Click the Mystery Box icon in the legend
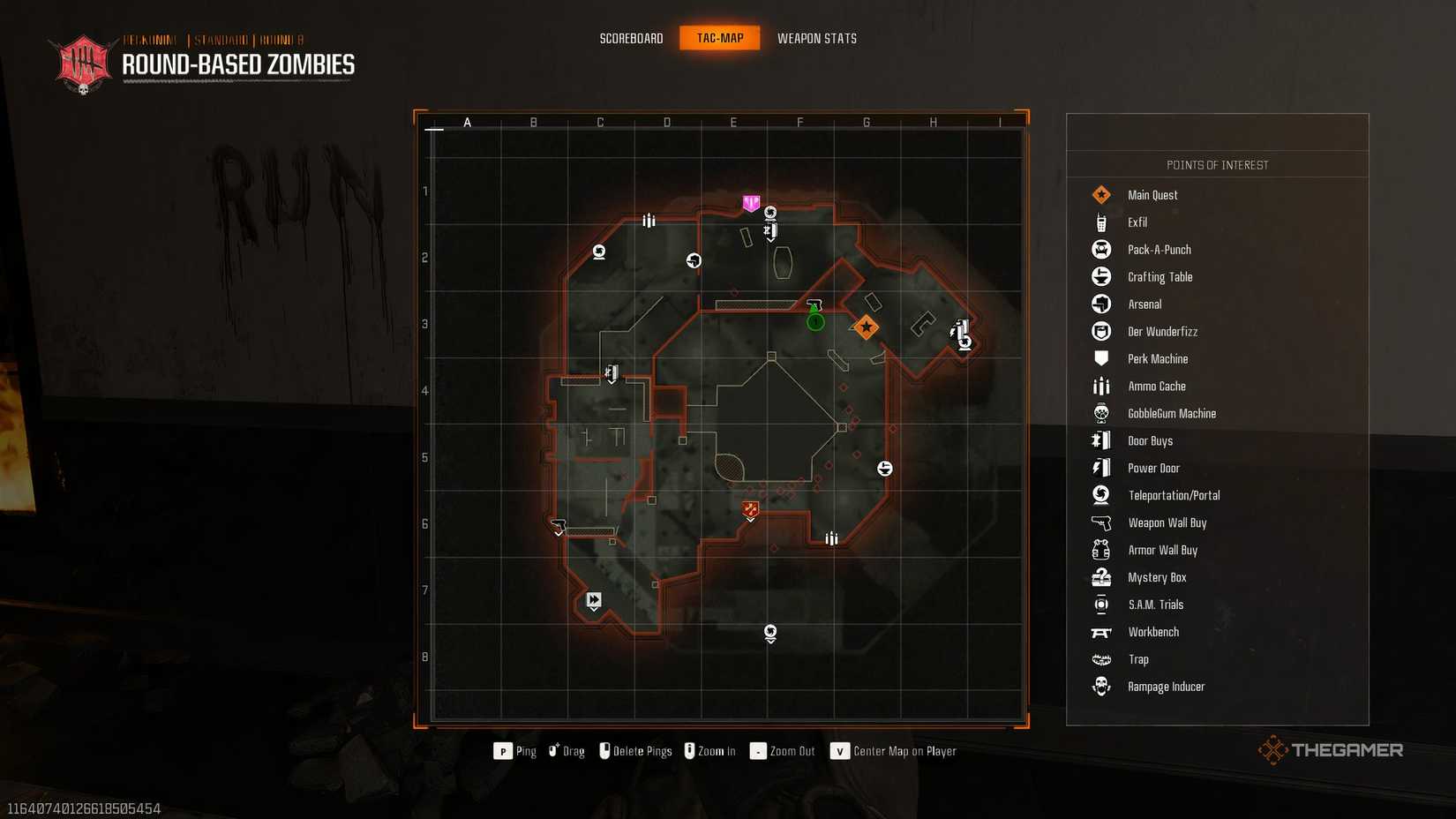 pyautogui.click(x=1101, y=576)
